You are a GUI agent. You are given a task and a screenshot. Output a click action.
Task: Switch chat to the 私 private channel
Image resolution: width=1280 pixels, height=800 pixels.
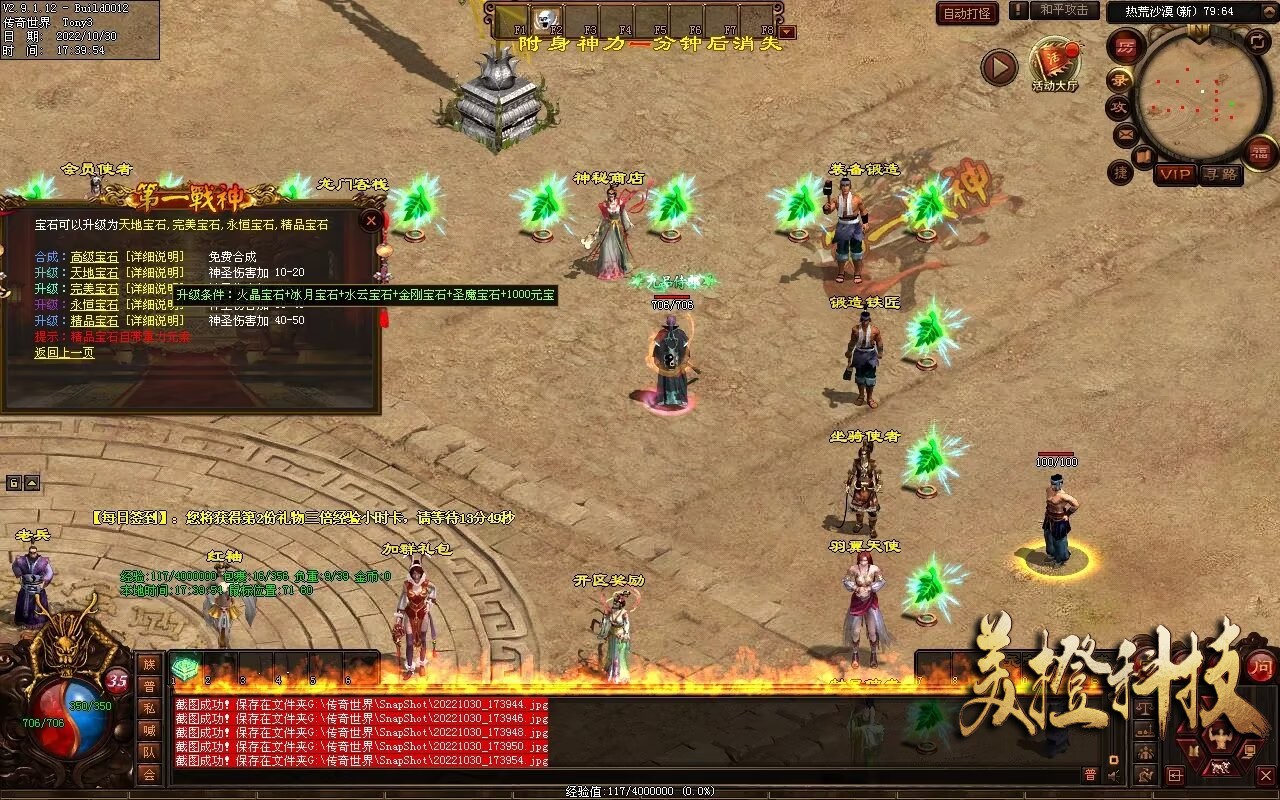click(149, 708)
